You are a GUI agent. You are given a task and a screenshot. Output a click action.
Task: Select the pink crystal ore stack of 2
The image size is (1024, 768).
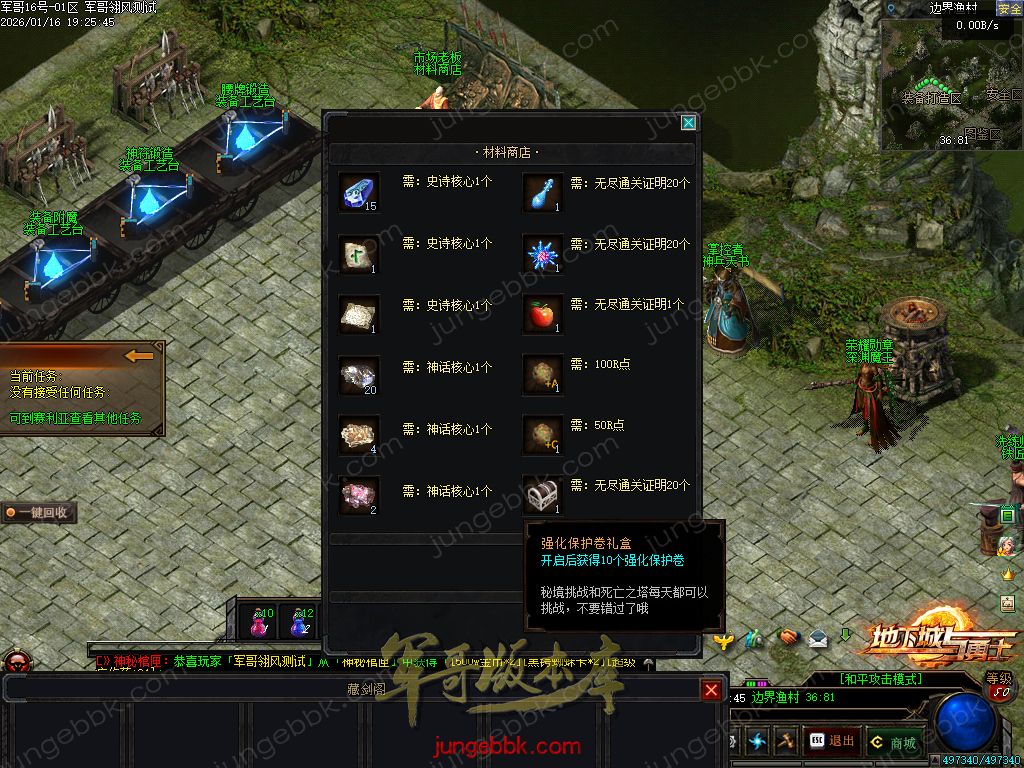tap(357, 493)
